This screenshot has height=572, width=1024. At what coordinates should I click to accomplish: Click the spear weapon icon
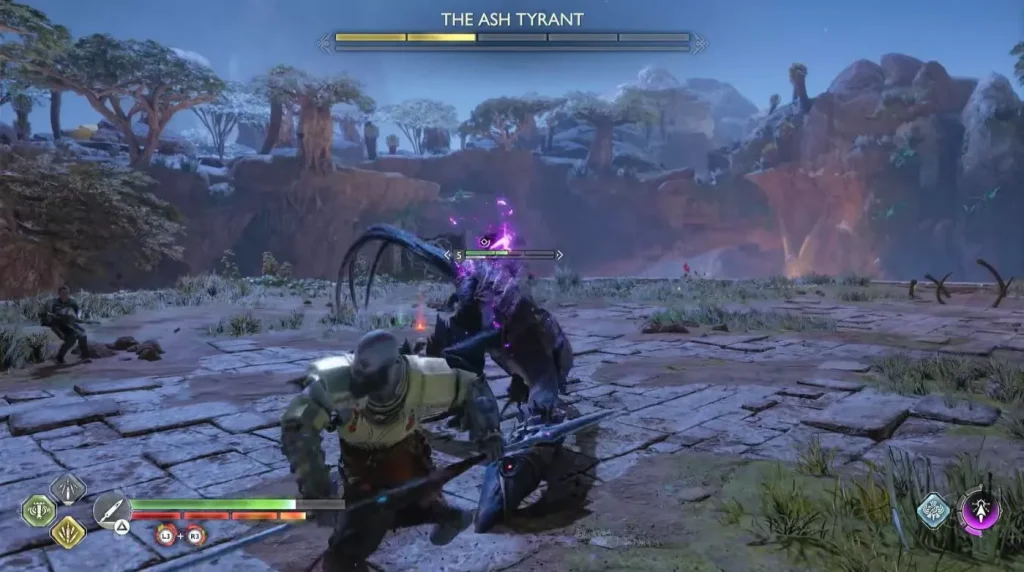click(112, 509)
